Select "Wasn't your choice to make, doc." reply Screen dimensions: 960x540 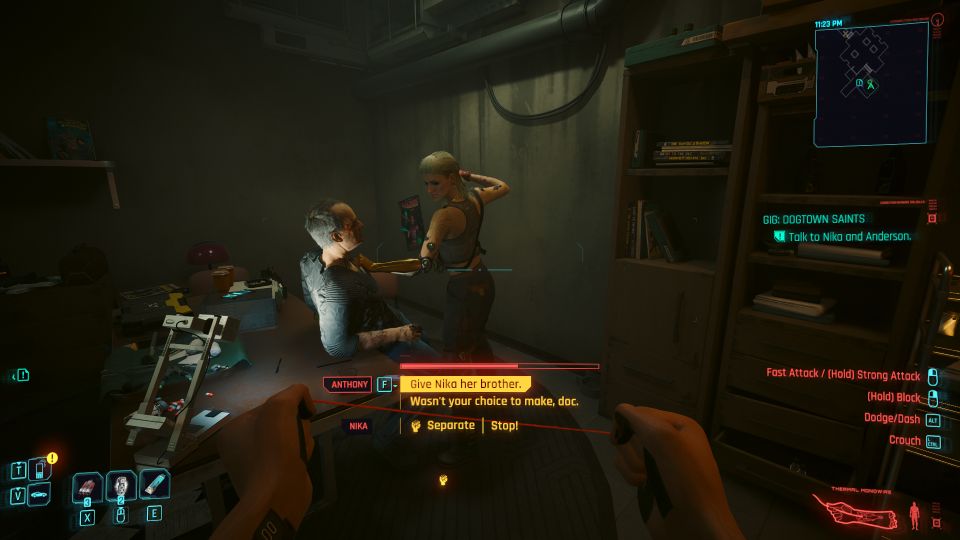pos(493,402)
